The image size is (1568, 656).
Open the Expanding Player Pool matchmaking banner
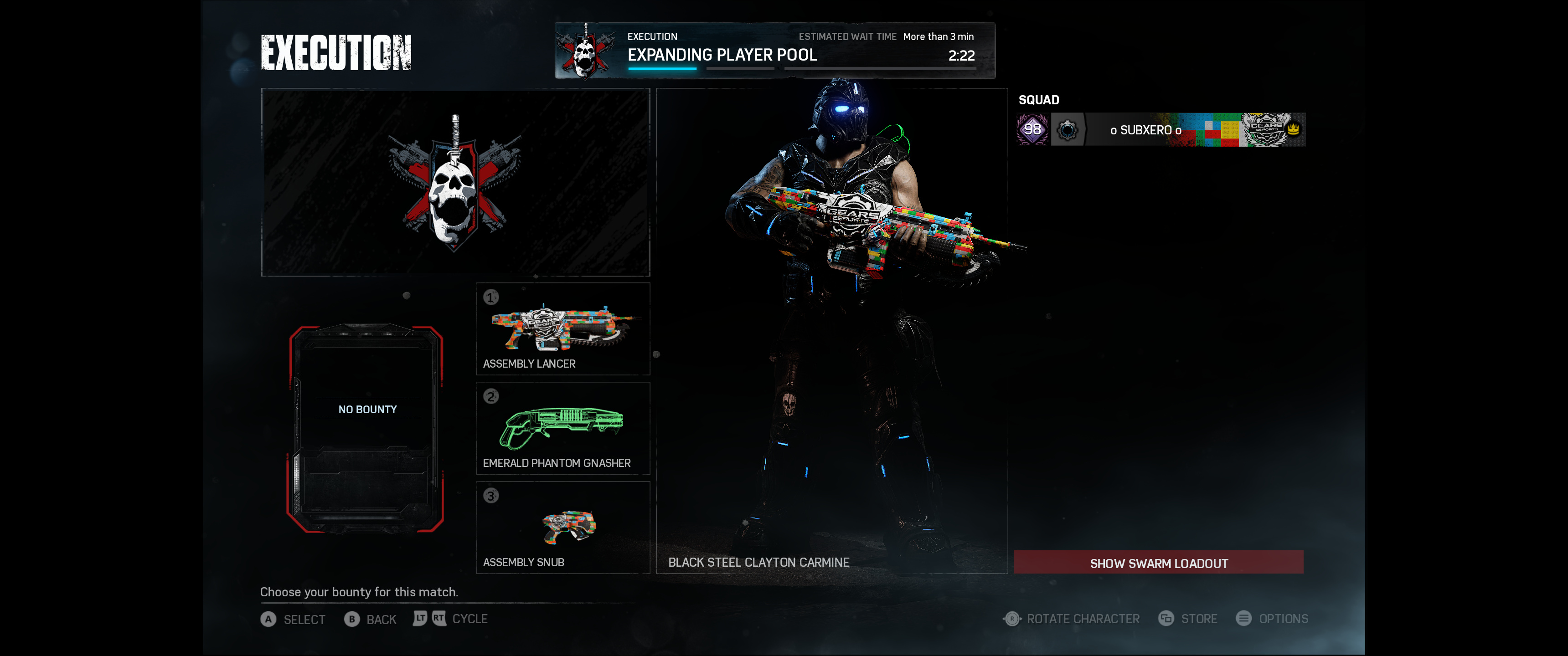pos(774,51)
